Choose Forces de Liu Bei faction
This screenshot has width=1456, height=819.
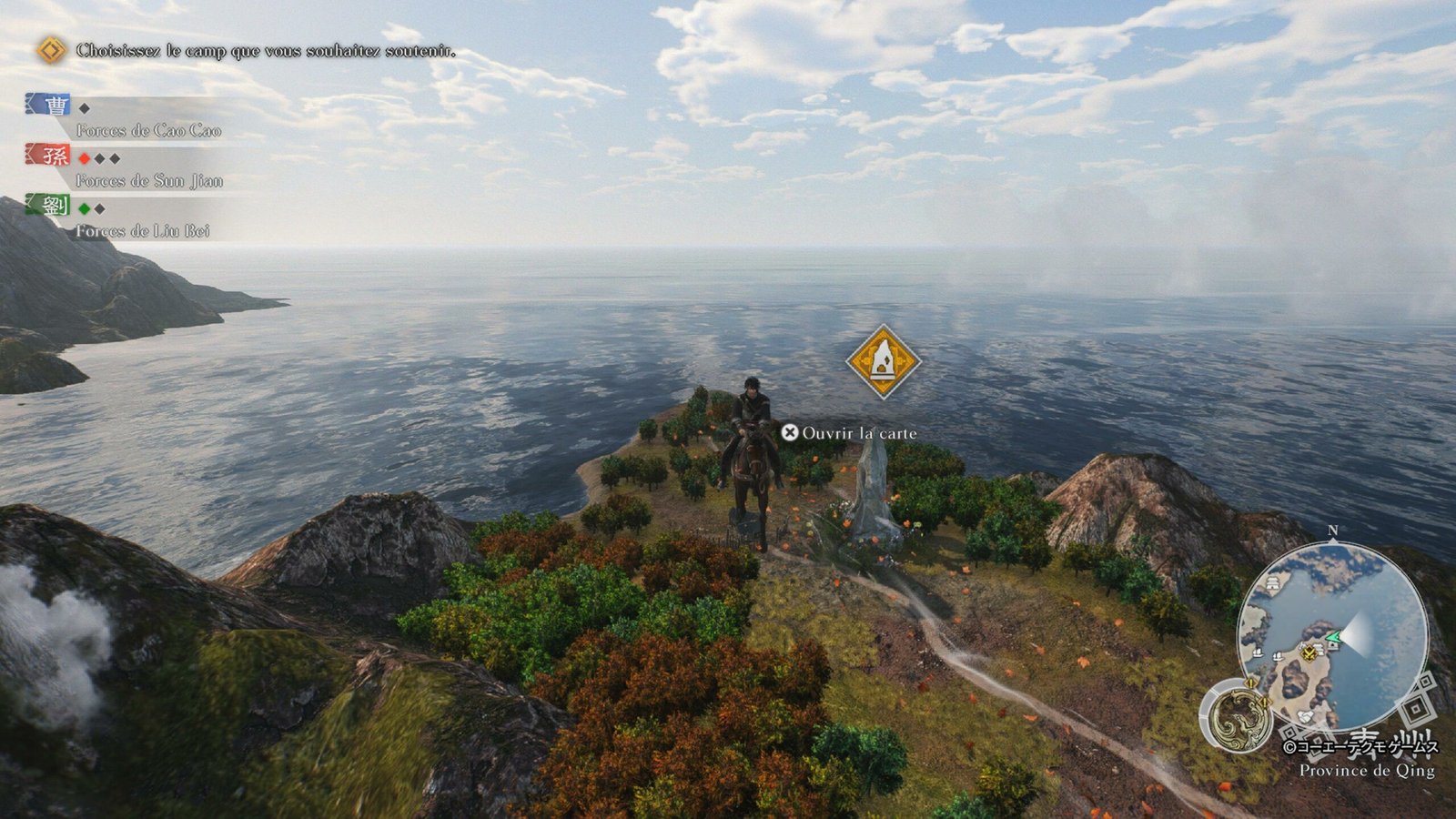[143, 230]
